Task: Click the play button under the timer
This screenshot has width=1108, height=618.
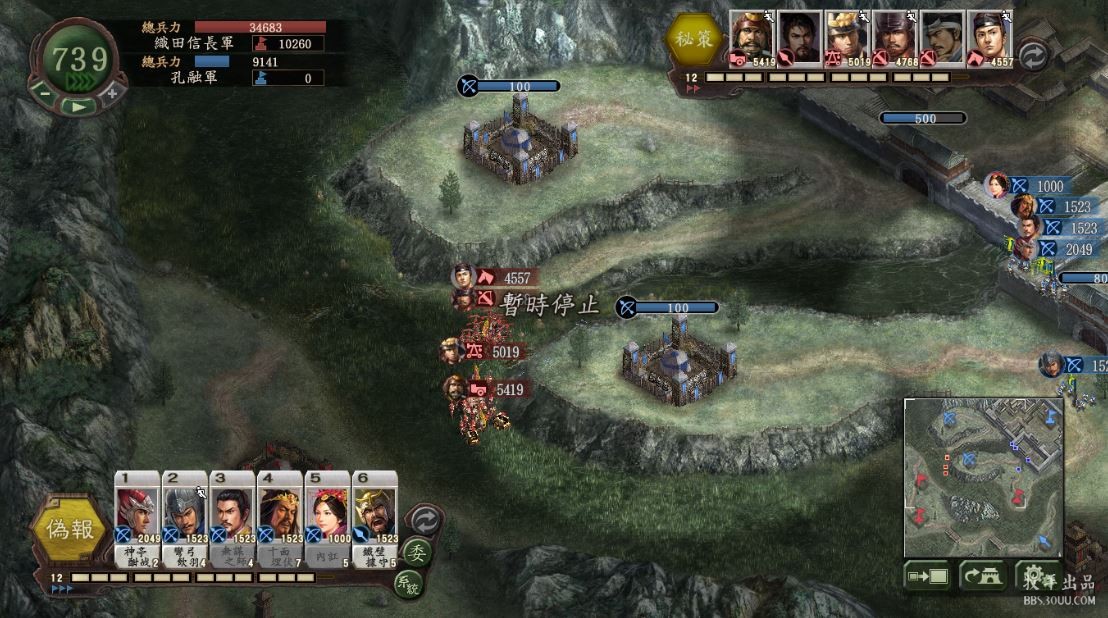Action: click(x=79, y=103)
